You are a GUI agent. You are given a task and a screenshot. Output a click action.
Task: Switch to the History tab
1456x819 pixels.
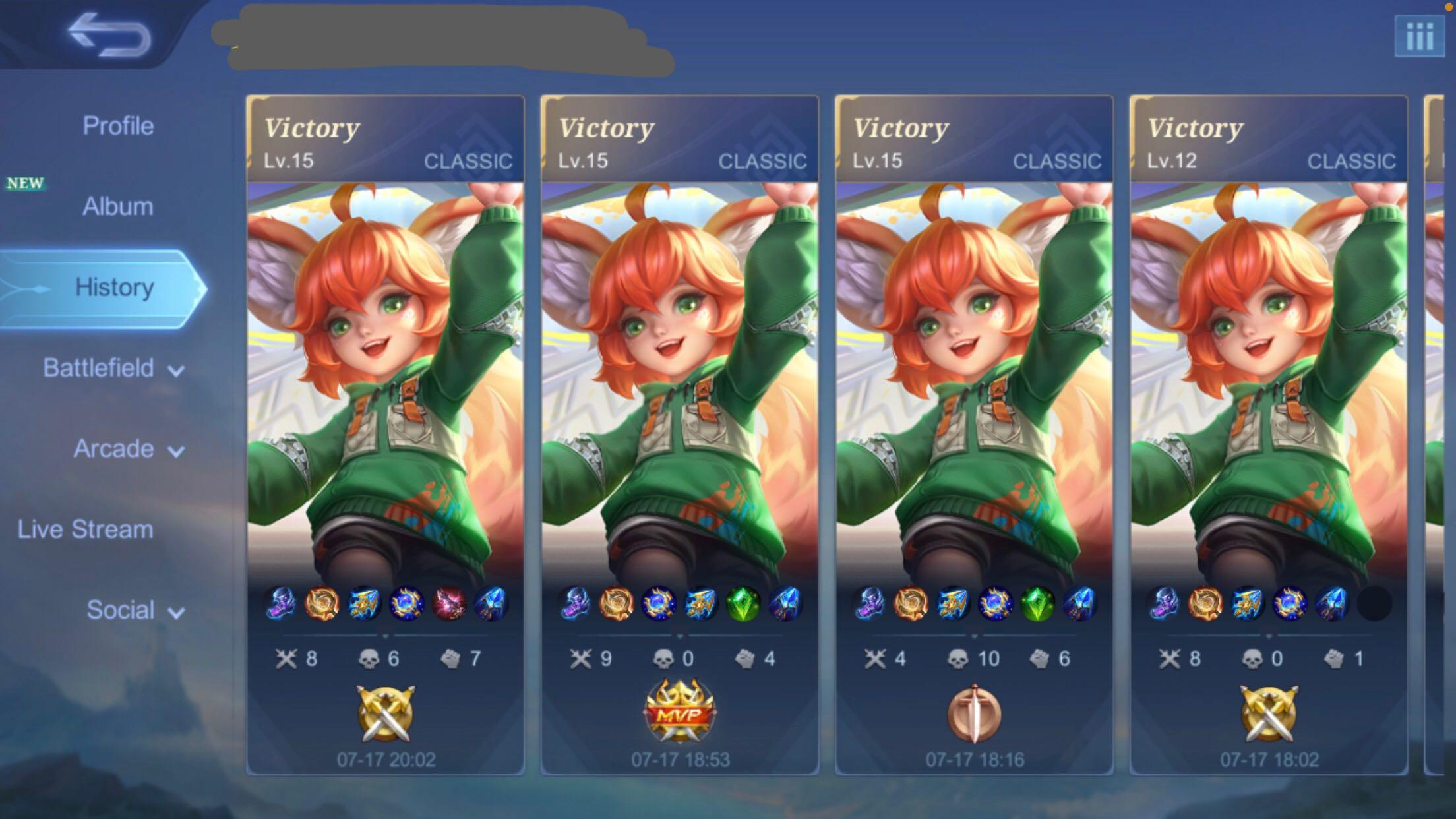pos(114,288)
